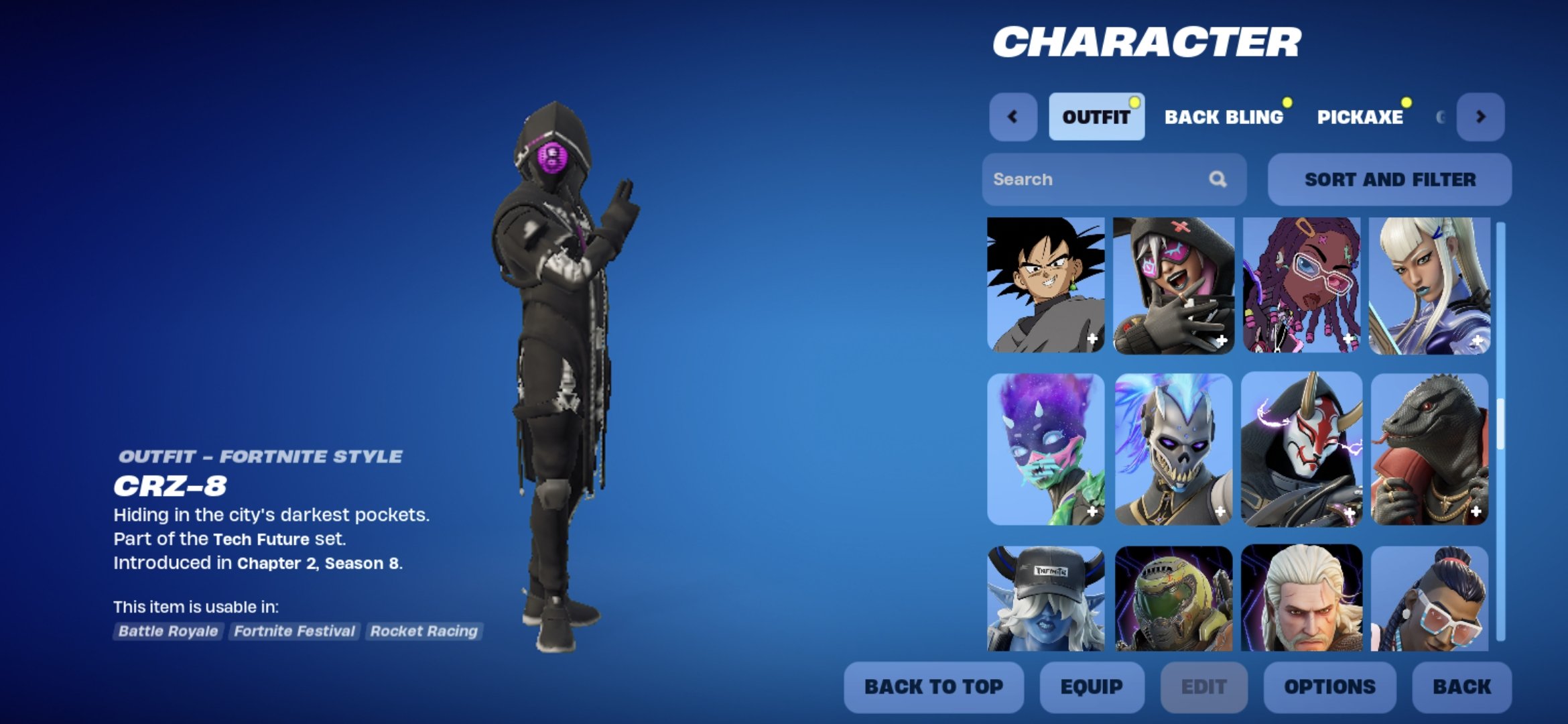This screenshot has width=1568, height=724.
Task: Expand the Sort and Filter options
Action: [1389, 179]
